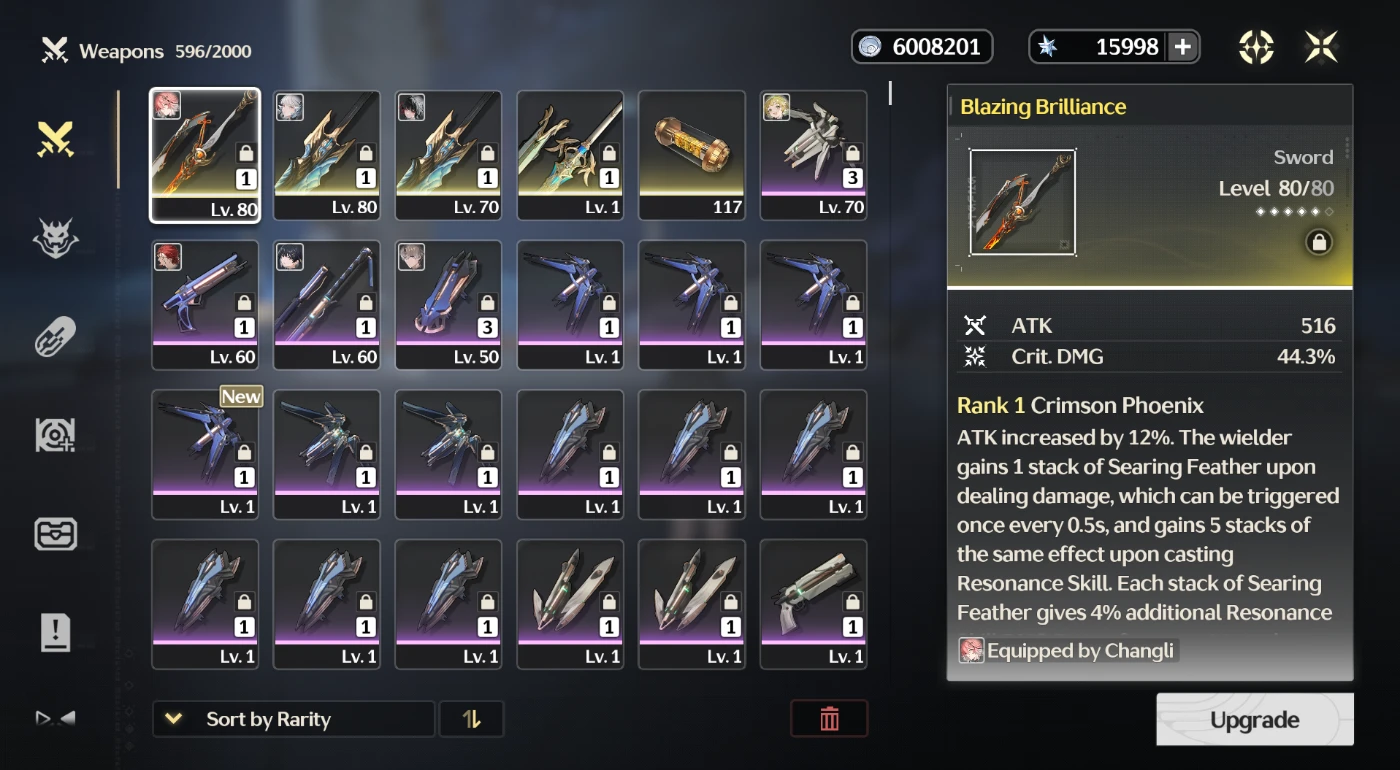Viewport: 1400px width, 770px height.
Task: Upgrade the Blazing Brilliance weapon
Action: tap(1254, 720)
